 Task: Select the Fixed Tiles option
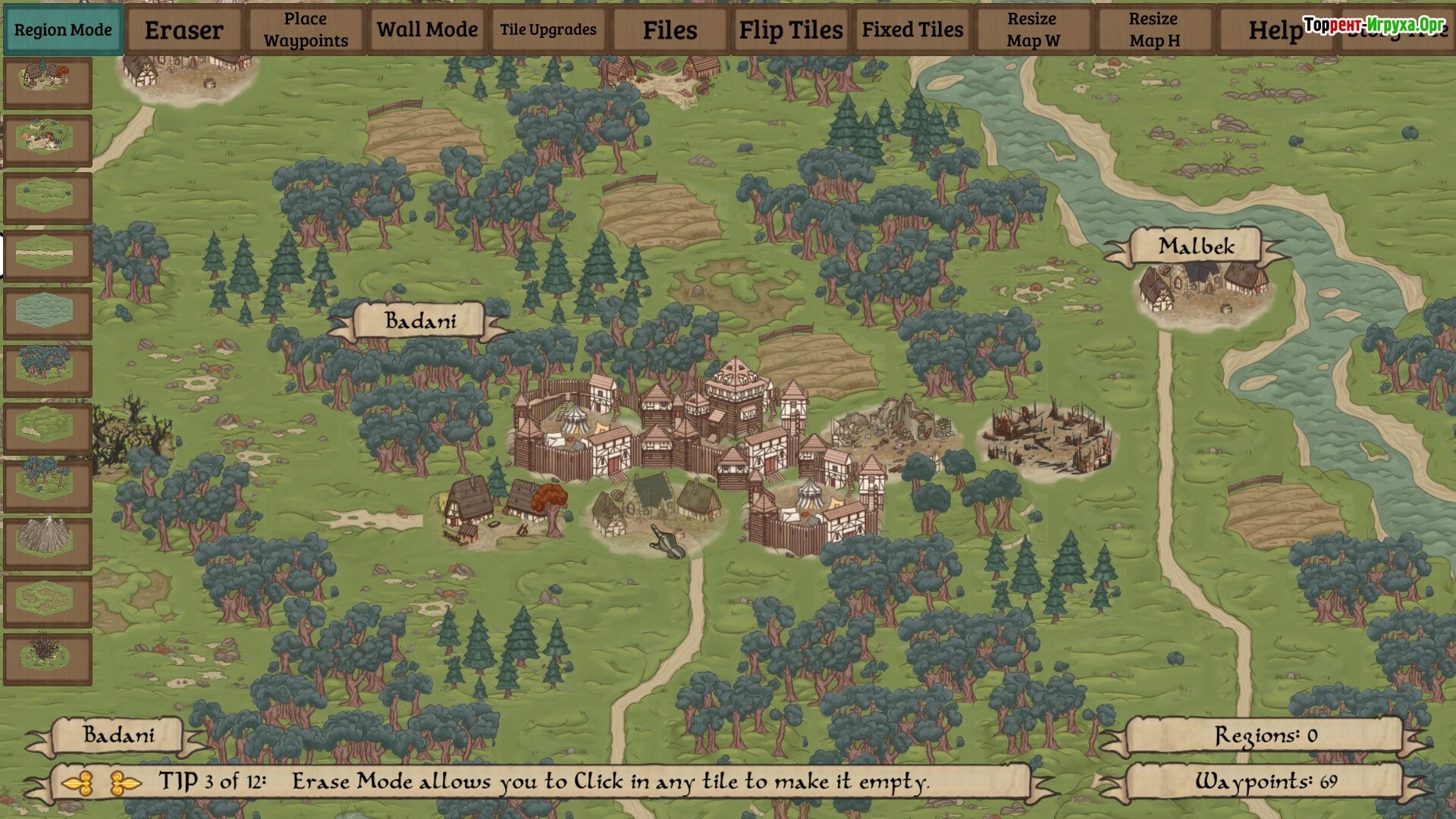(x=912, y=30)
